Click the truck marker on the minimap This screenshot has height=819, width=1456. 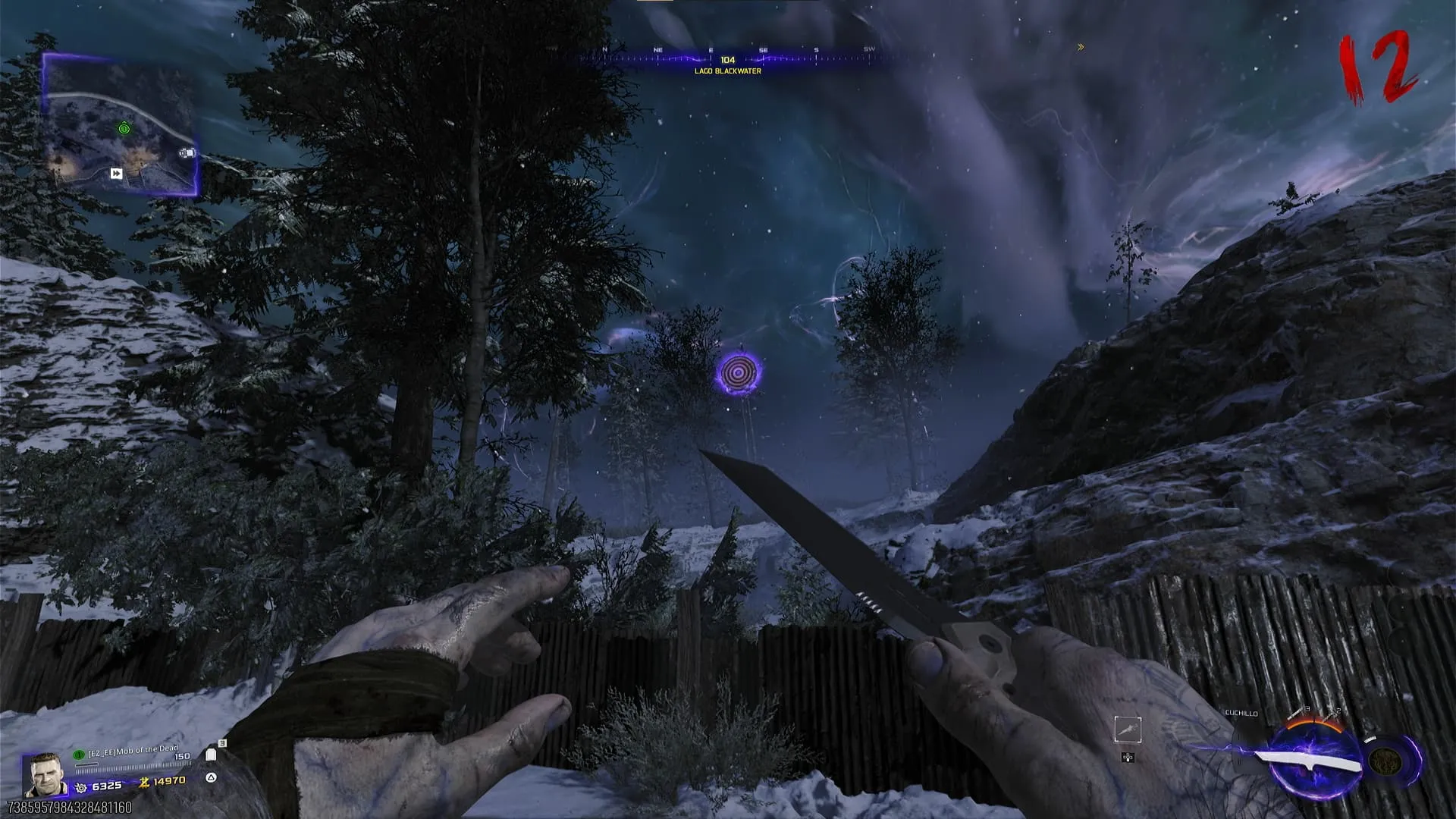tap(187, 153)
